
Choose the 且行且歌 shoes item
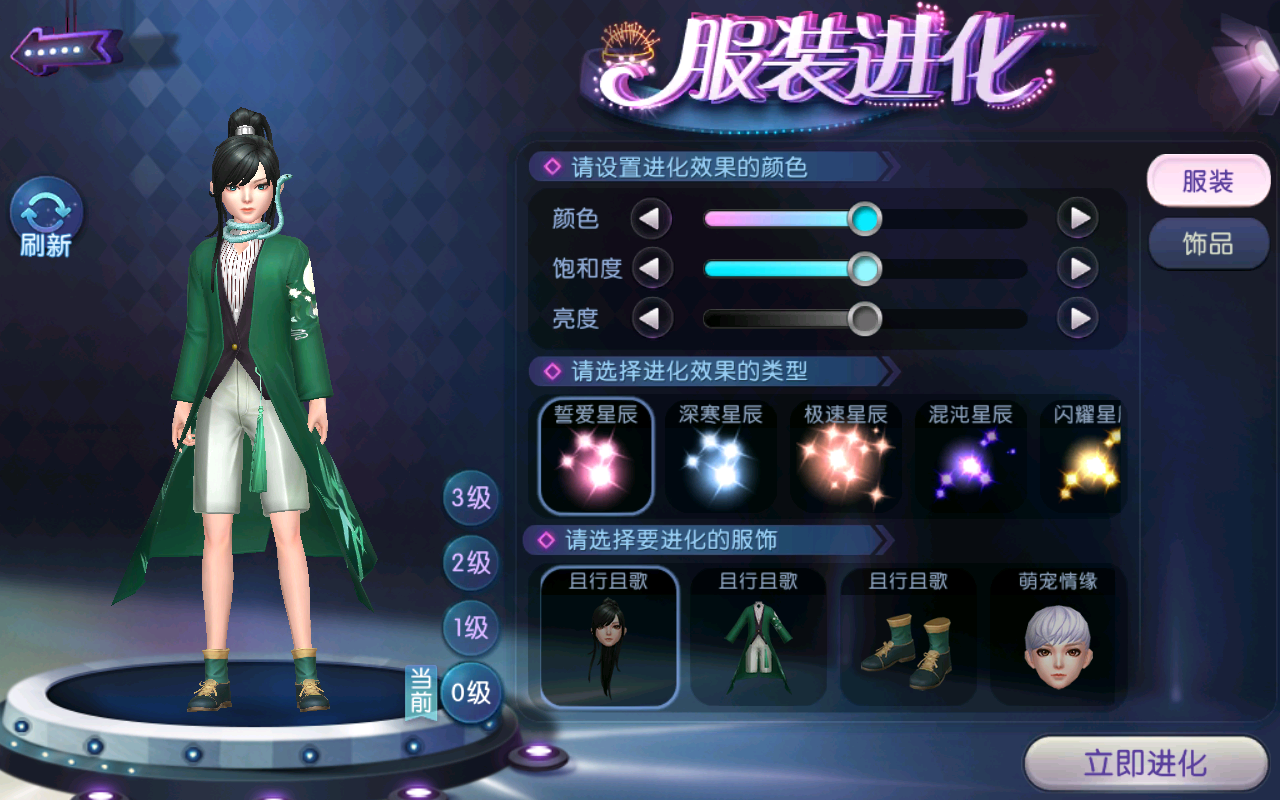pyautogui.click(x=908, y=637)
